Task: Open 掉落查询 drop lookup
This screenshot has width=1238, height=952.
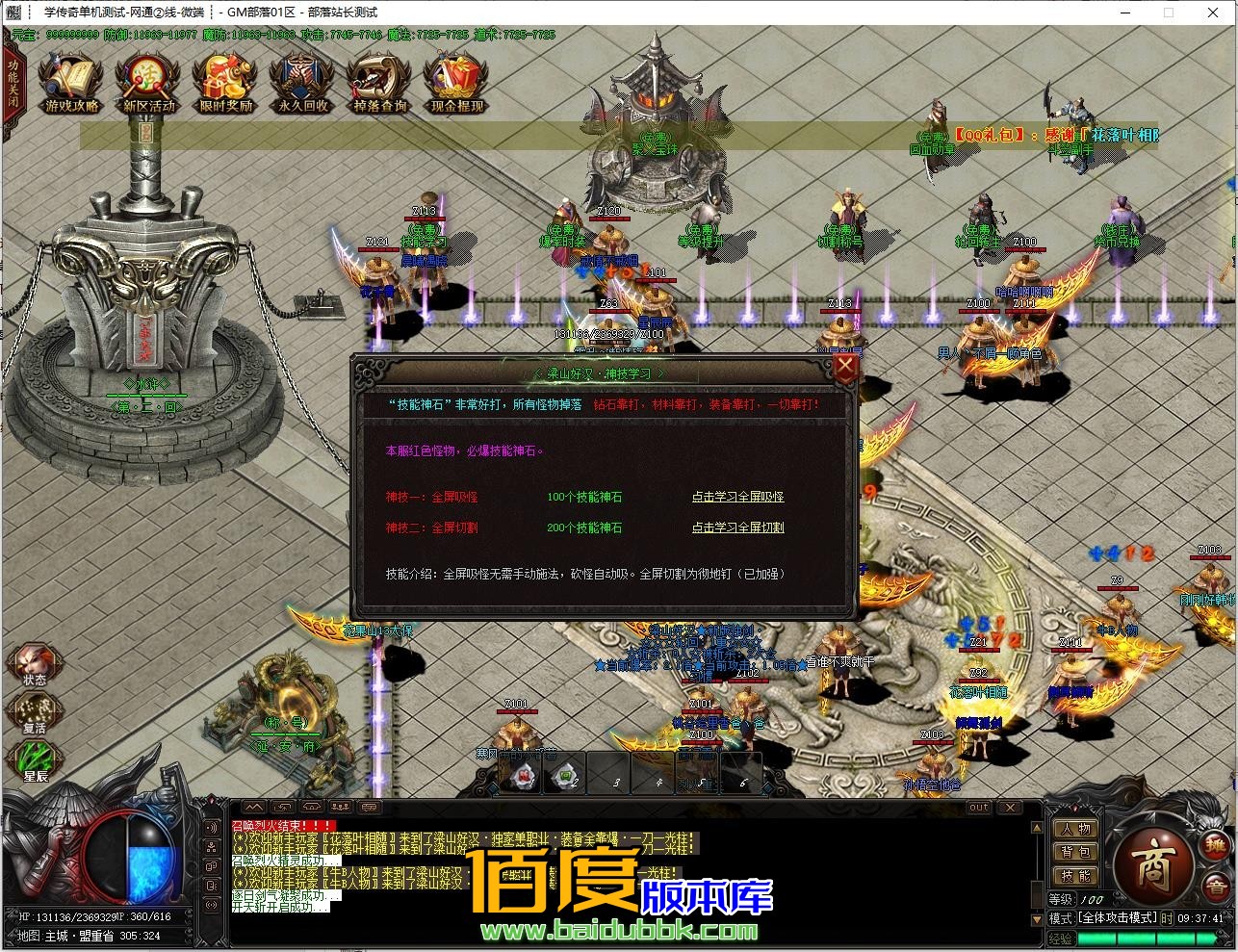Action: coord(380,84)
